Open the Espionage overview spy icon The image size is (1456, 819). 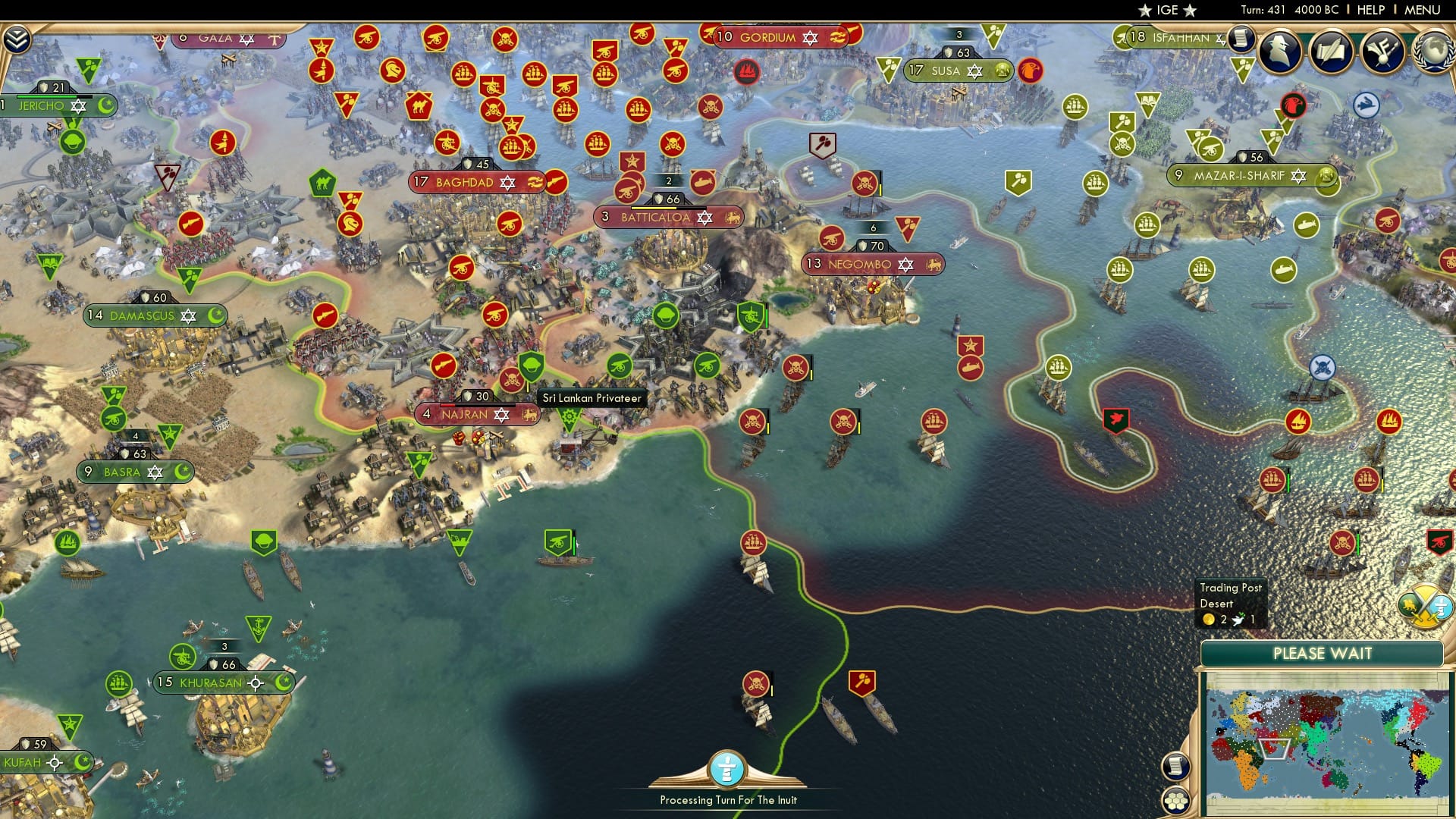(1279, 52)
